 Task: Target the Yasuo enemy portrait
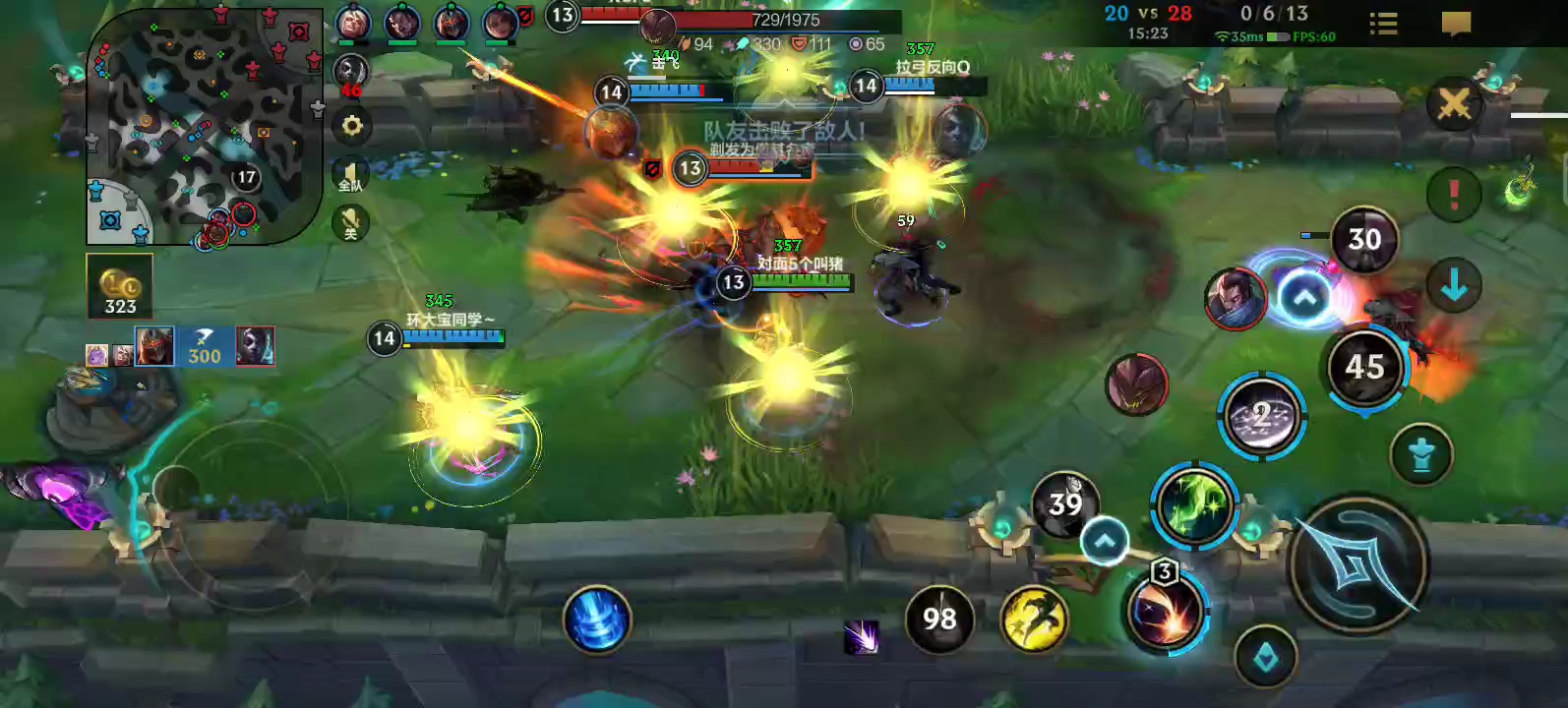pyautogui.click(x=1236, y=299)
